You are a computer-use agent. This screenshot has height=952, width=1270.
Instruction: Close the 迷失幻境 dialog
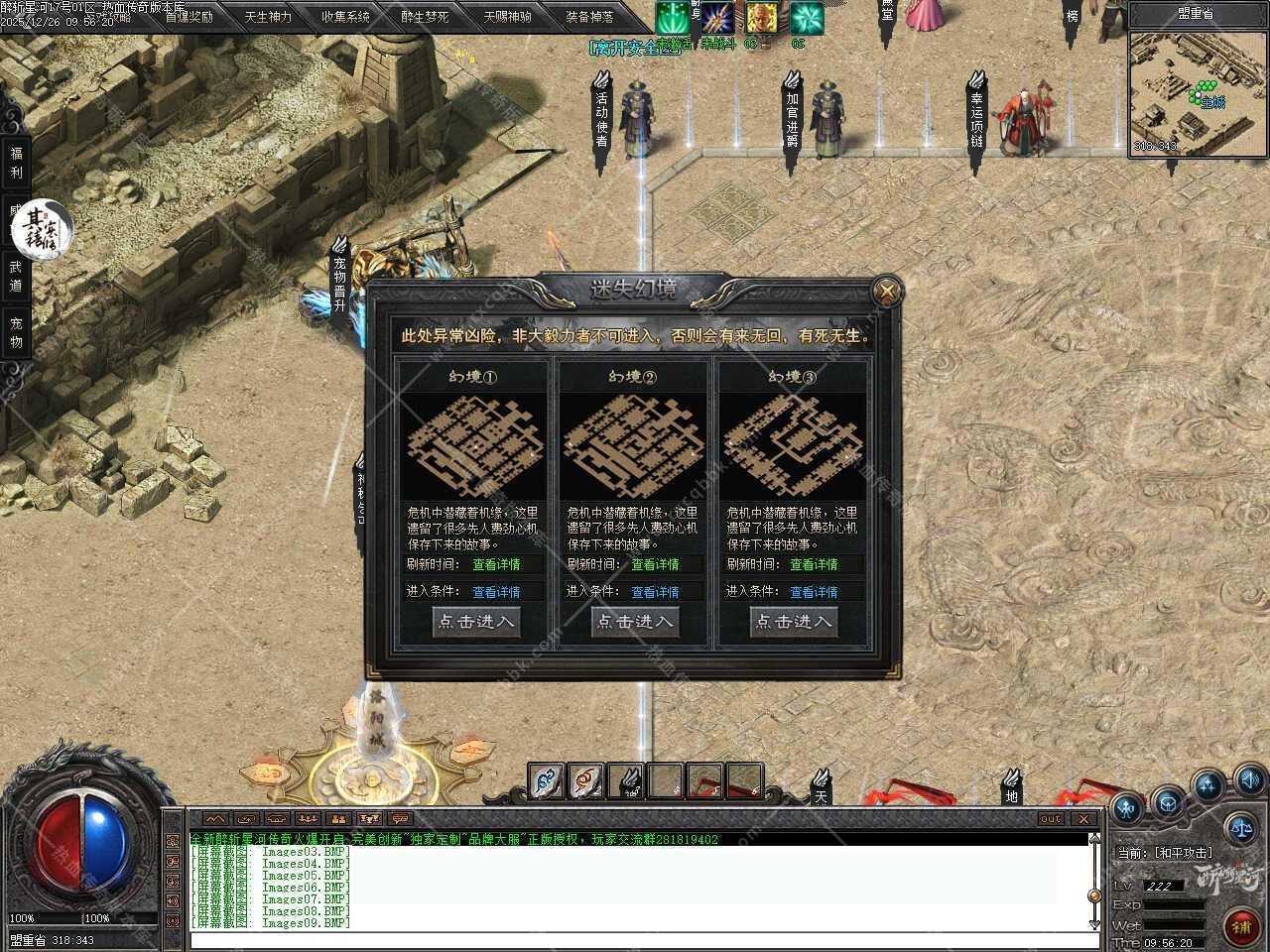(x=885, y=292)
